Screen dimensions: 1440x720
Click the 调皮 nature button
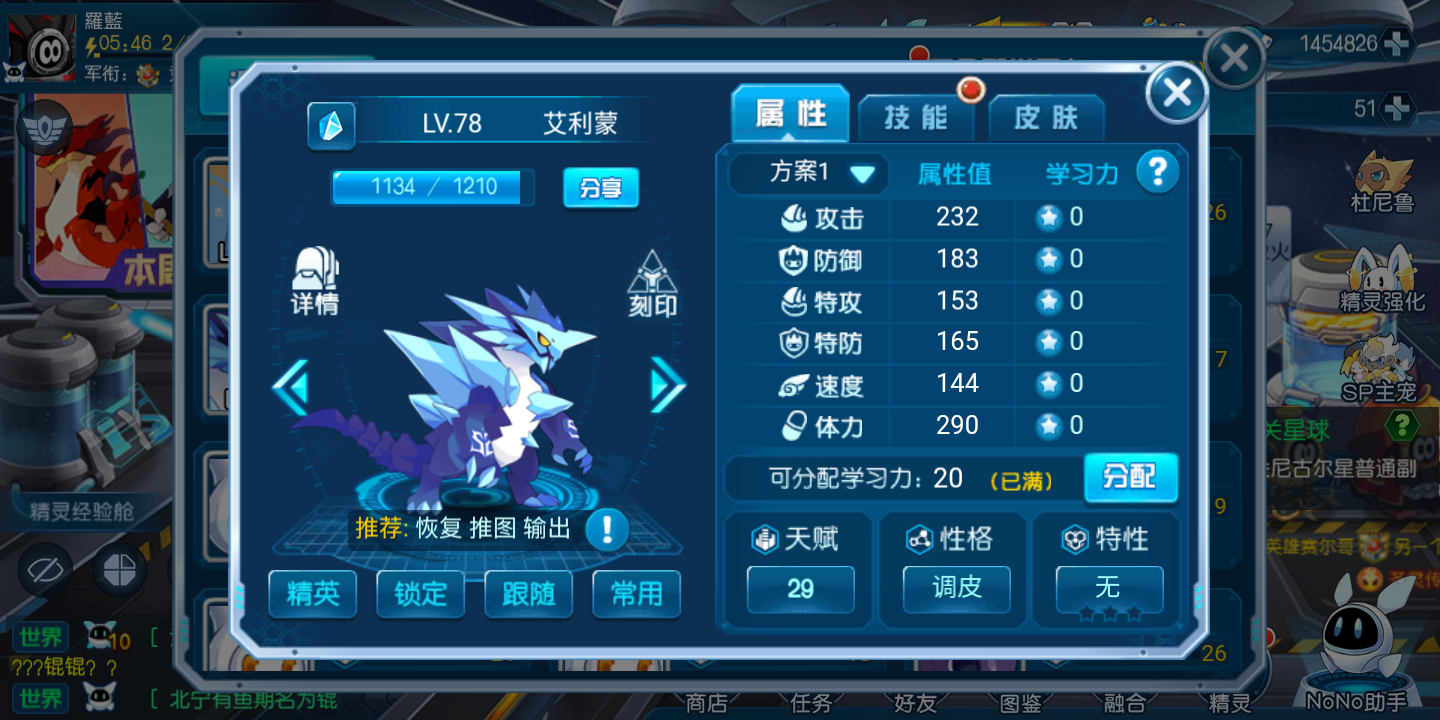[x=956, y=589]
